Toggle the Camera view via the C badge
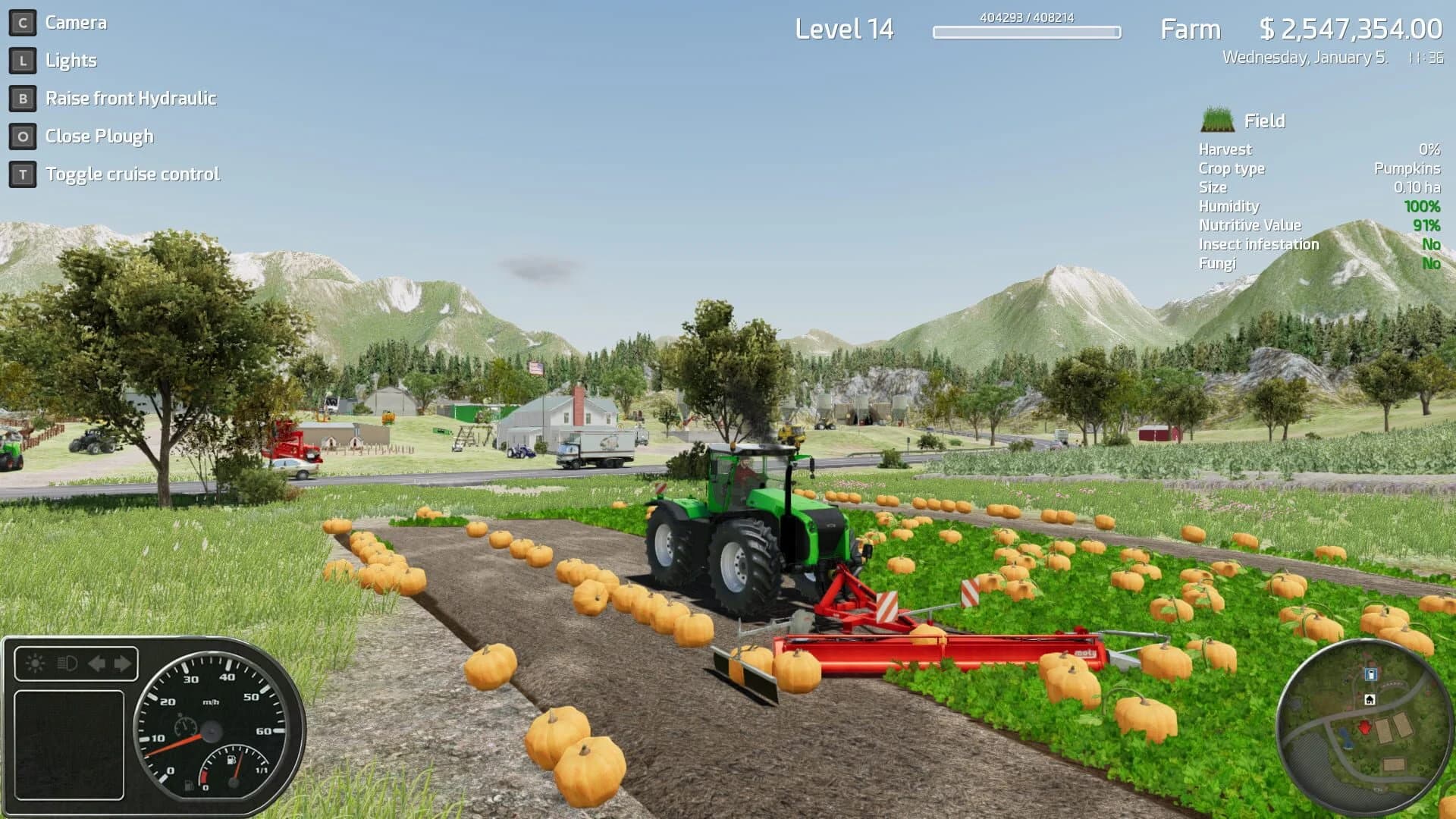The width and height of the screenshot is (1456, 819). tap(23, 22)
